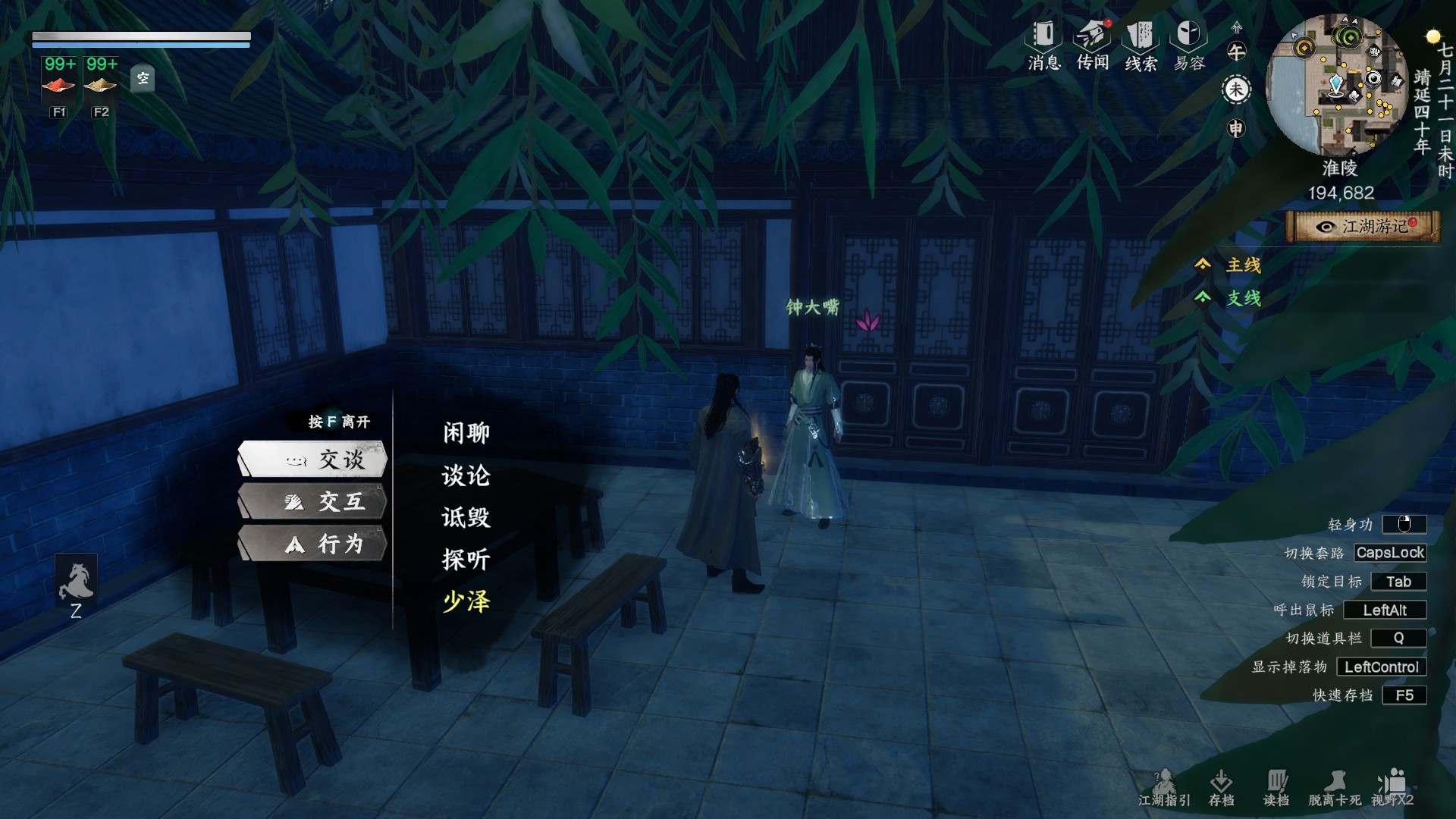Screen dimensions: 1456x819
Task: Open the 消息 messages icon
Action: 1043,45
